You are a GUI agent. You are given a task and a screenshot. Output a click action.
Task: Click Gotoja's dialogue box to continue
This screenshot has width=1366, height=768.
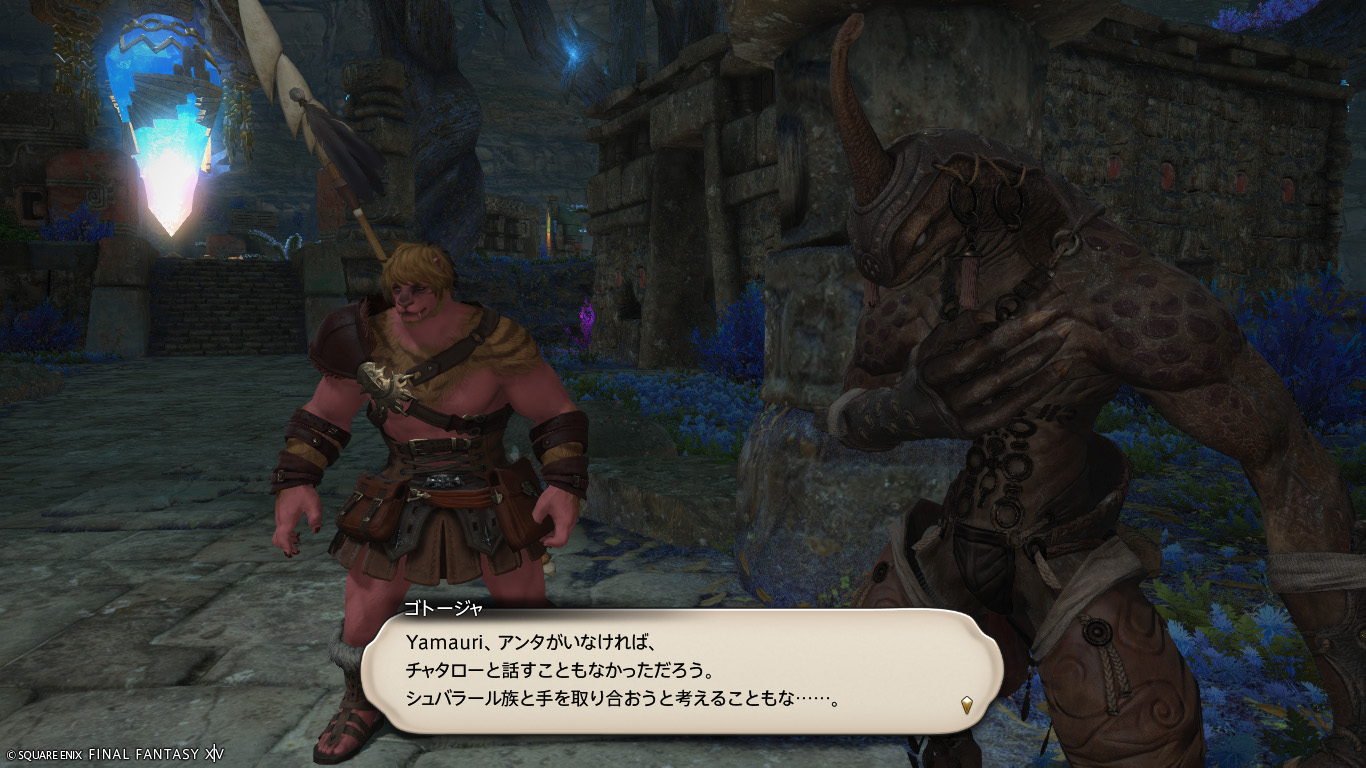pyautogui.click(x=680, y=668)
